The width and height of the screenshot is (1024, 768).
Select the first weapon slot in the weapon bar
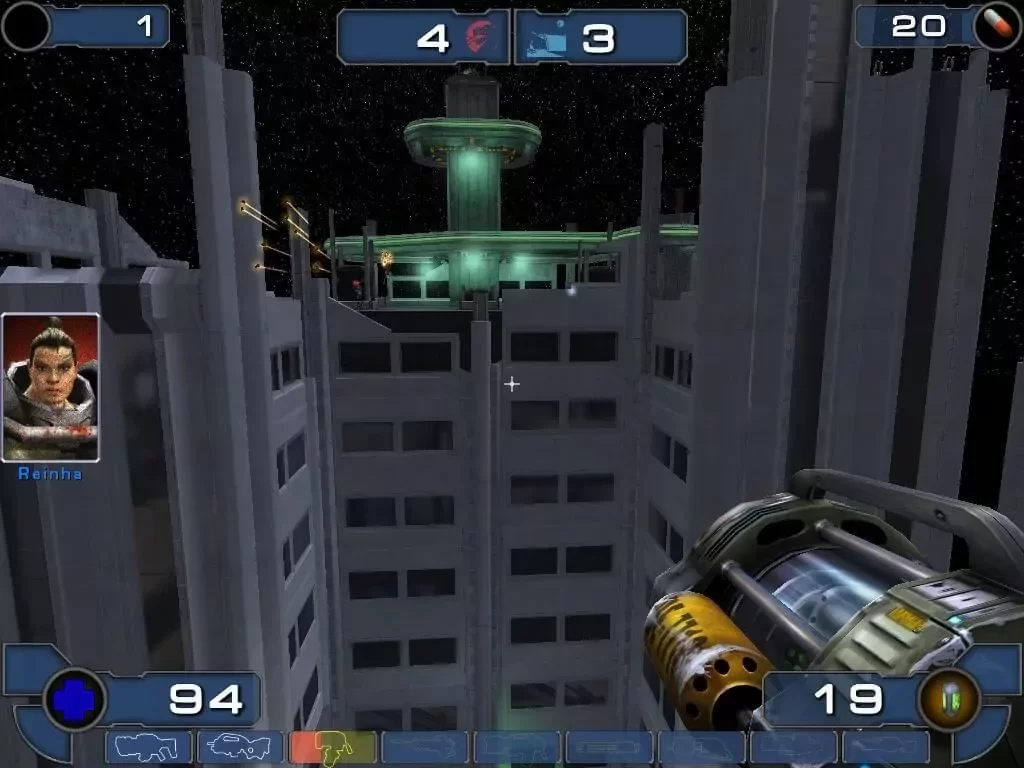pos(148,747)
